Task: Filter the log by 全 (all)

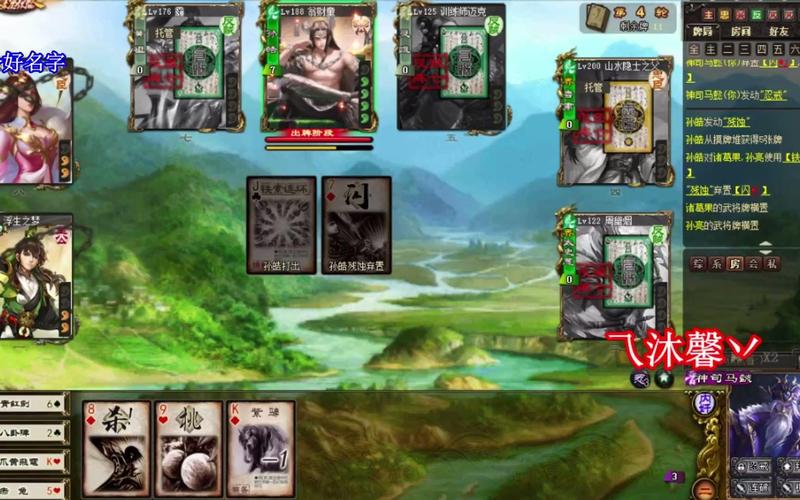Action: [695, 48]
